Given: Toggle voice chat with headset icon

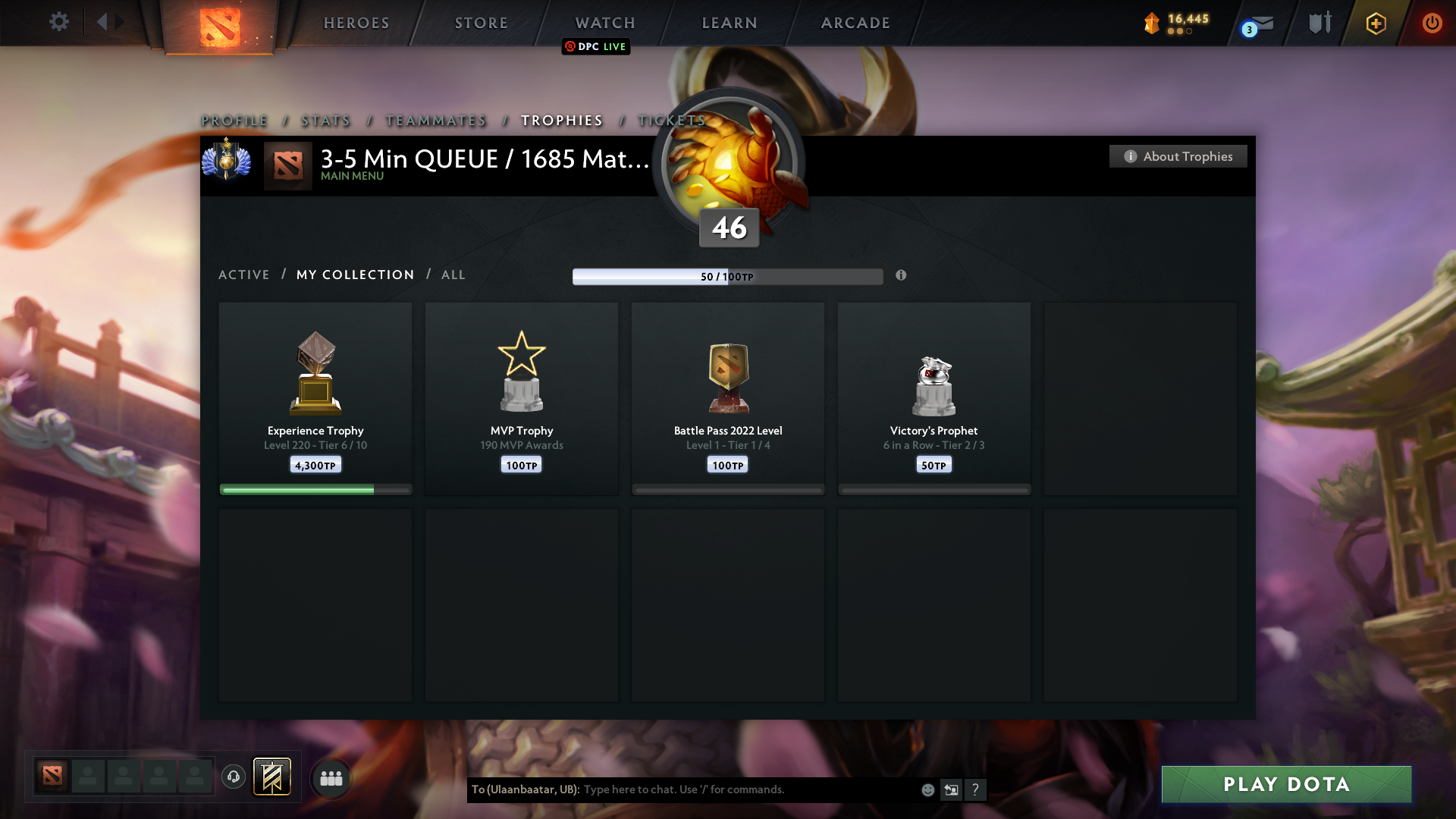Looking at the screenshot, I should point(234,777).
